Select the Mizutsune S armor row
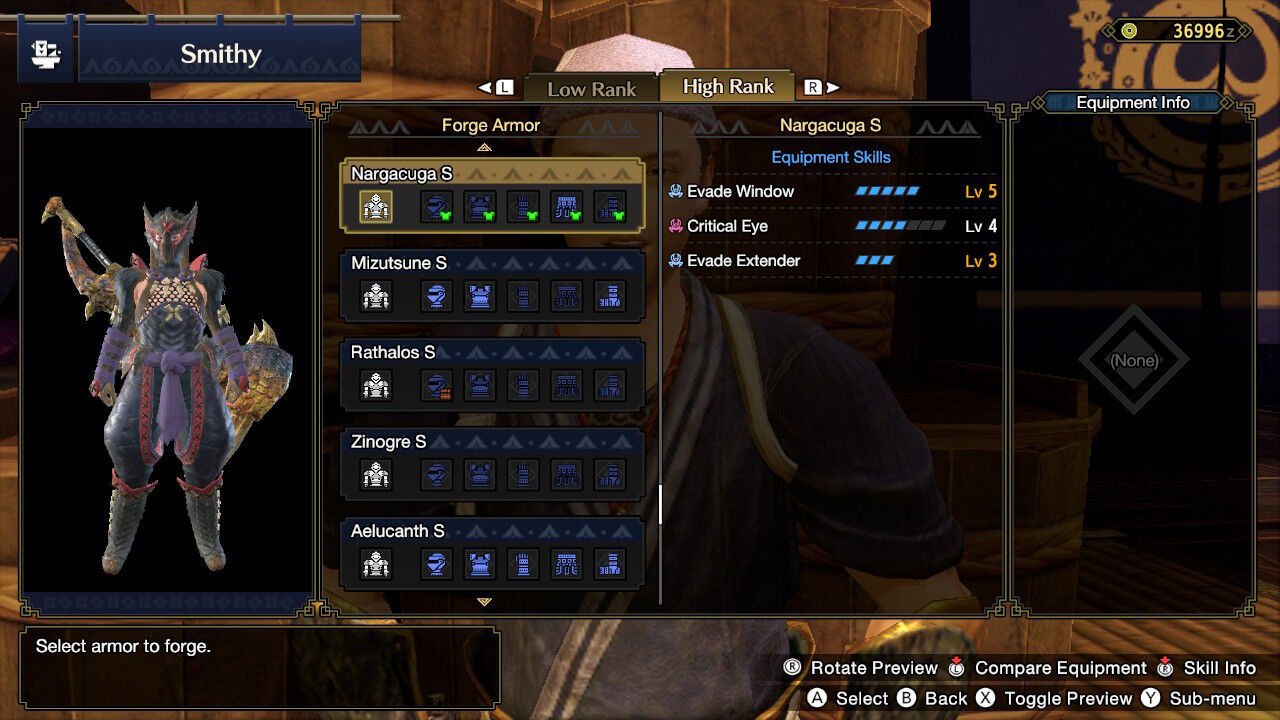This screenshot has height=720, width=1280. point(492,284)
